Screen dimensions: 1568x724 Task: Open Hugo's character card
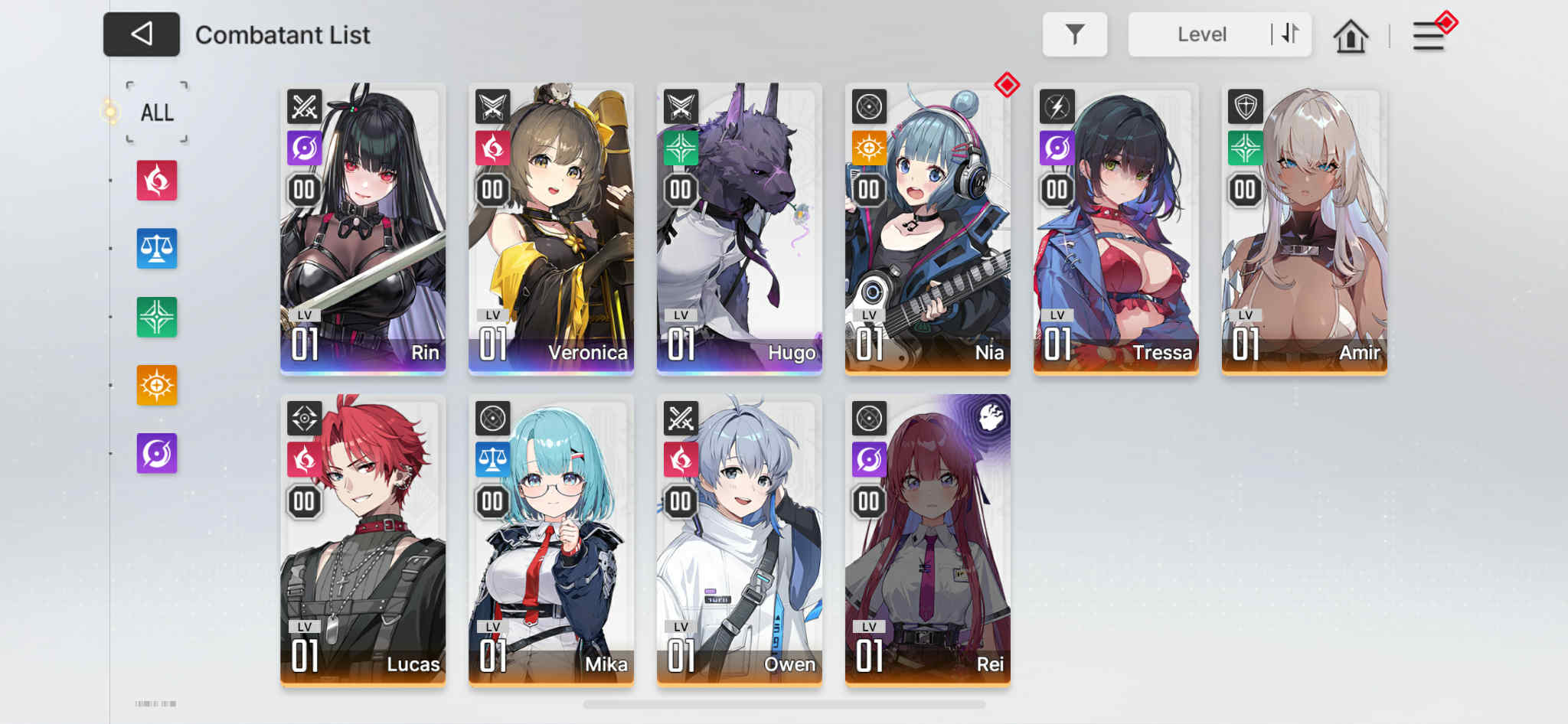(x=739, y=227)
